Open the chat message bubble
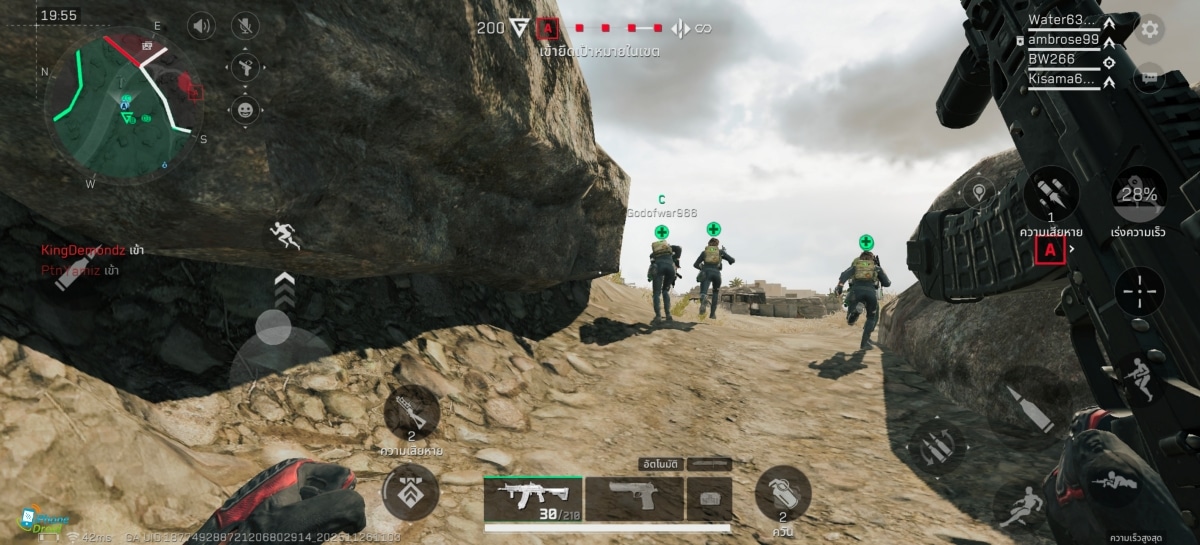This screenshot has height=545, width=1200. [x=1150, y=76]
